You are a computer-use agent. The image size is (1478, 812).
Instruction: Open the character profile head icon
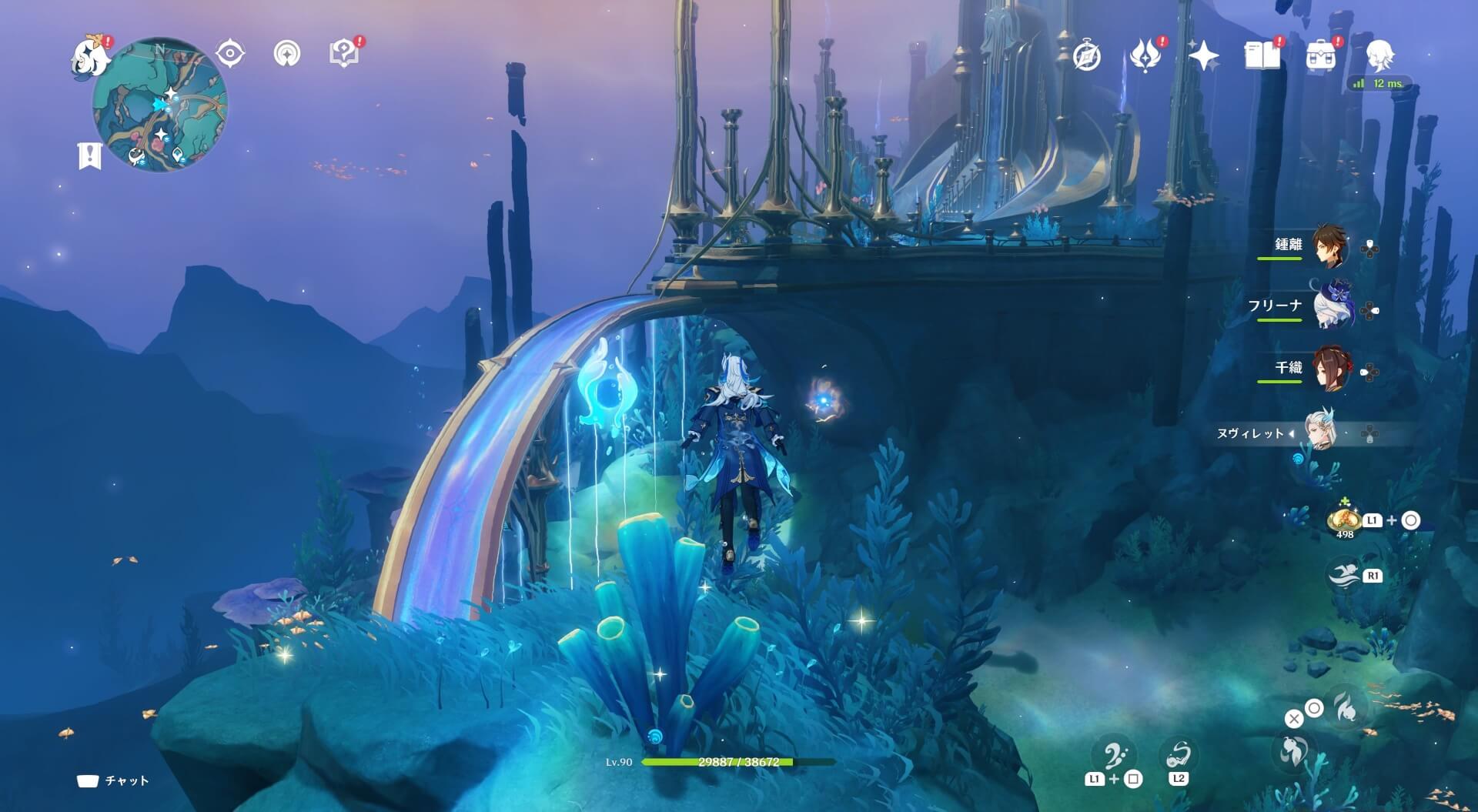pyautogui.click(x=1379, y=55)
